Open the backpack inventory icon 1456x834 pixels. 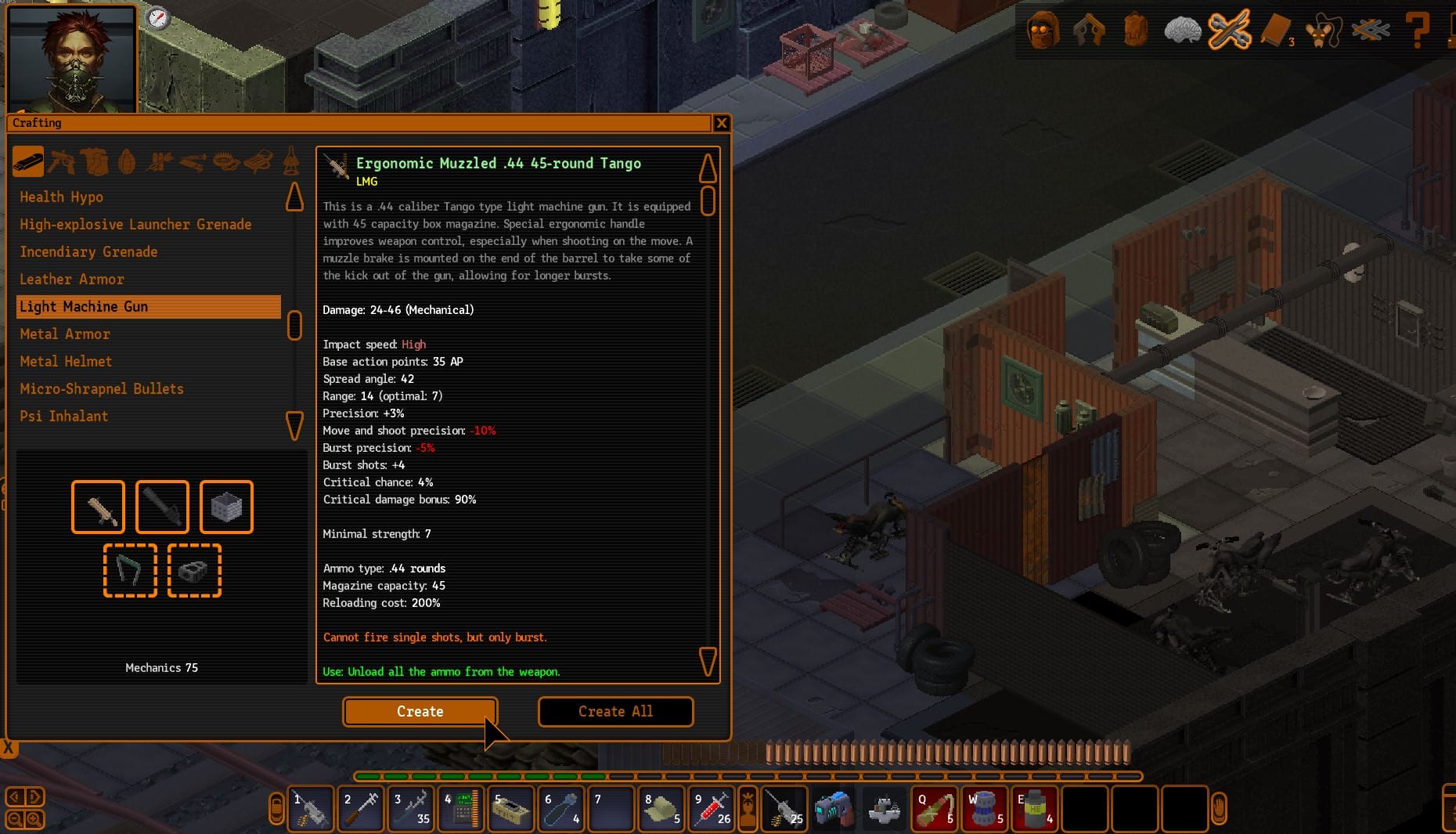pyautogui.click(x=1135, y=31)
